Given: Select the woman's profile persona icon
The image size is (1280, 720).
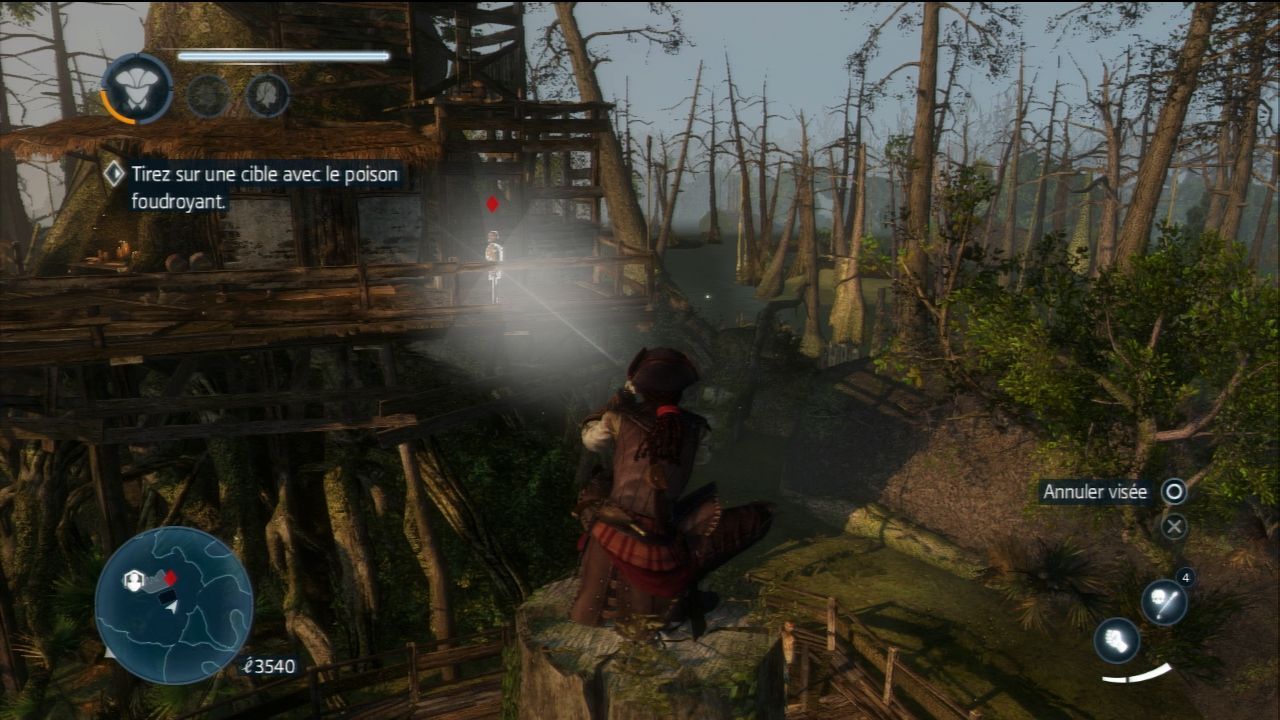Looking at the screenshot, I should click(x=267, y=96).
